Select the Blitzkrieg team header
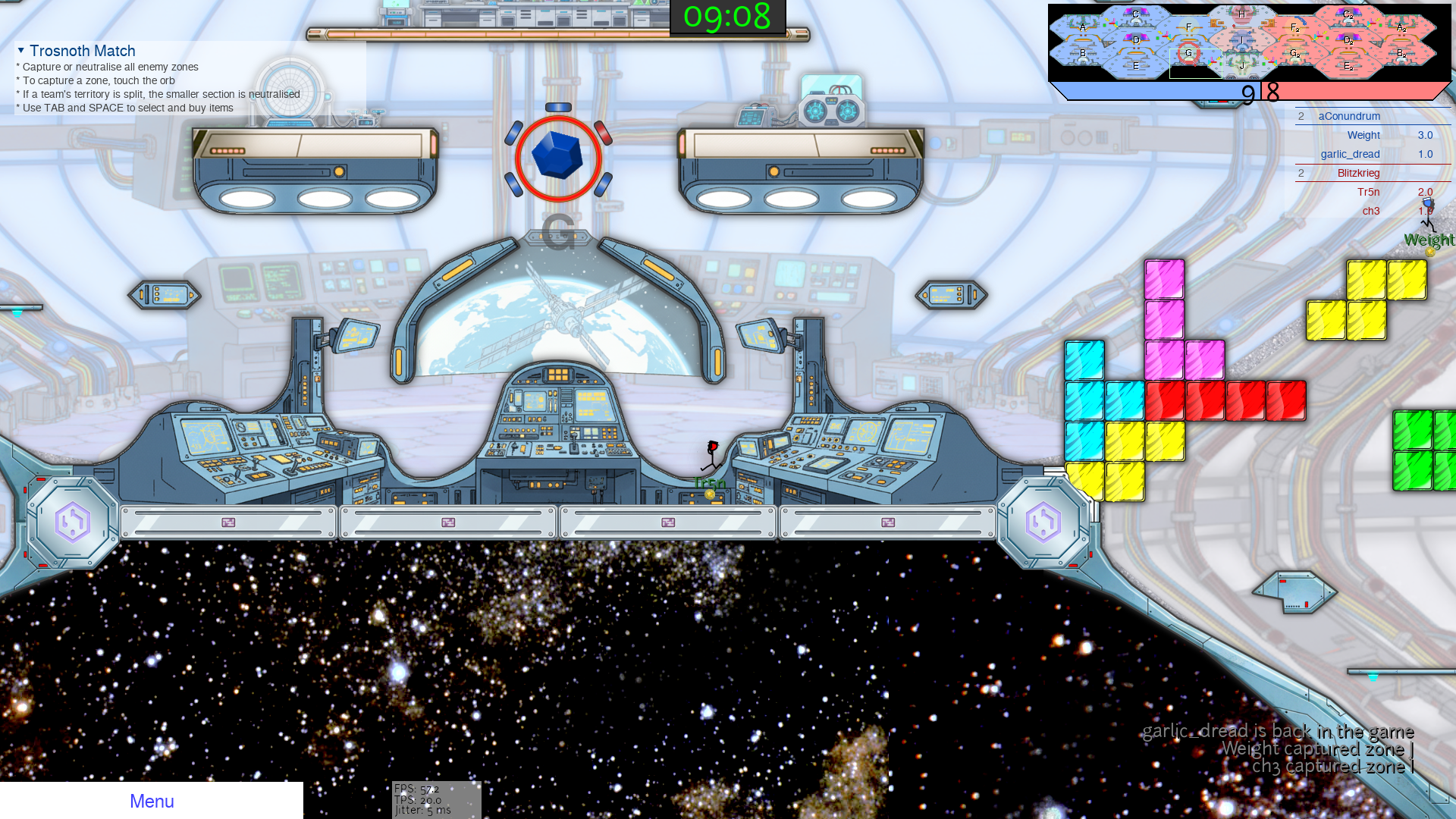This screenshot has height=819, width=1456. coord(1358,173)
